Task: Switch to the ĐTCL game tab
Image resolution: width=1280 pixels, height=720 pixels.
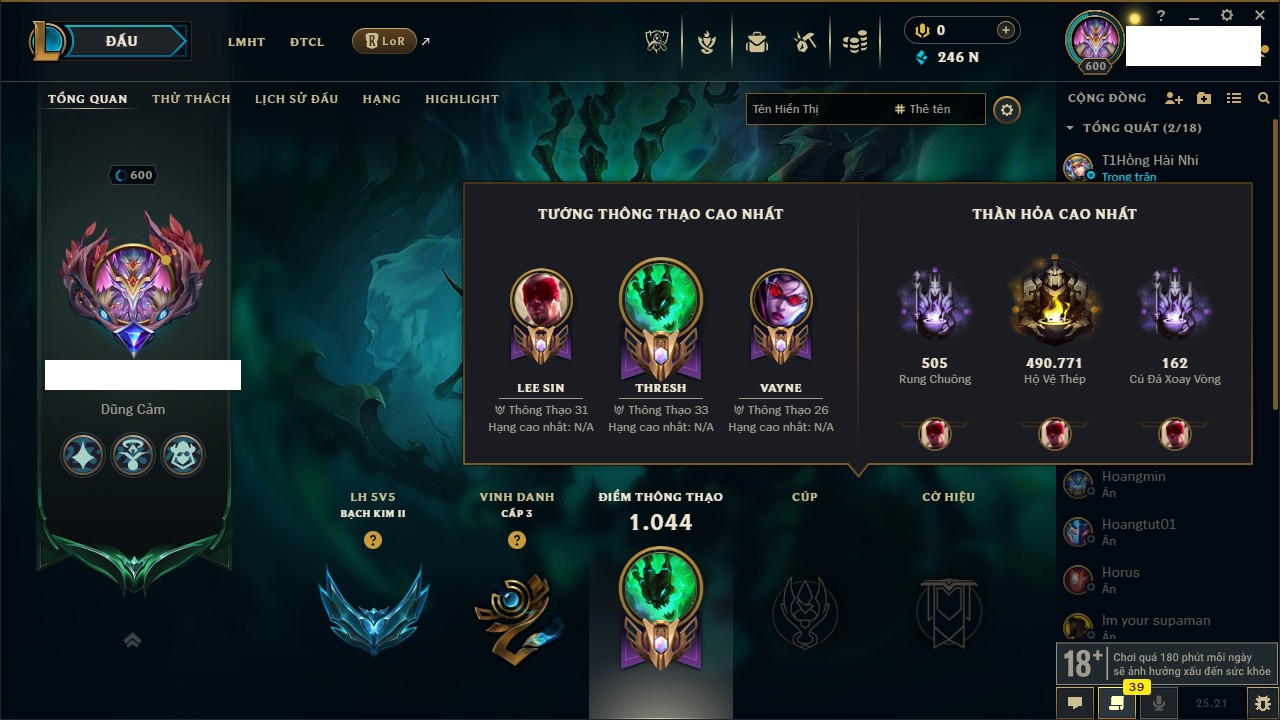Action: click(x=307, y=42)
